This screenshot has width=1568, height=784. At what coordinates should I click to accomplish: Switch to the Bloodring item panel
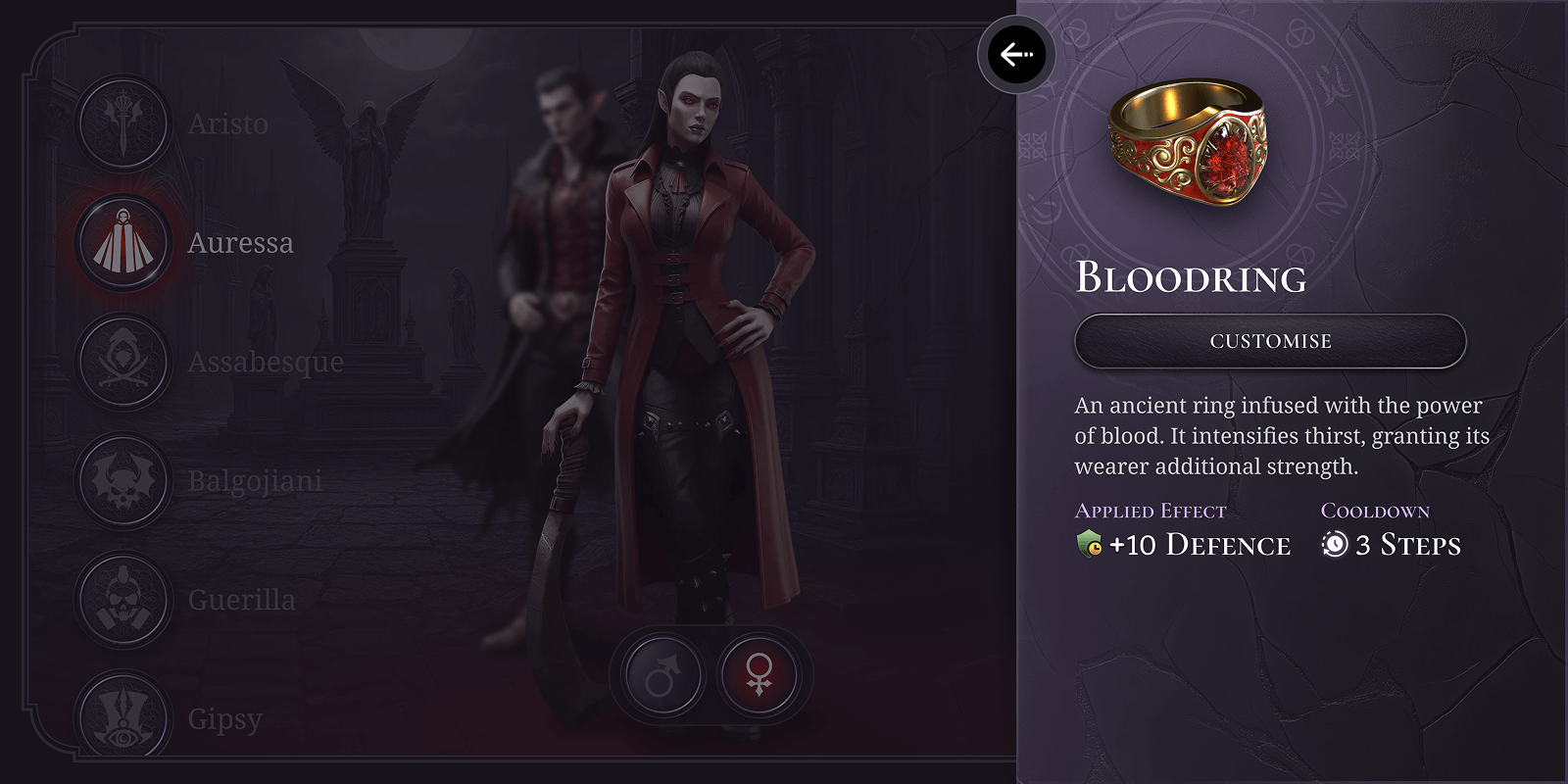pyautogui.click(x=1191, y=280)
